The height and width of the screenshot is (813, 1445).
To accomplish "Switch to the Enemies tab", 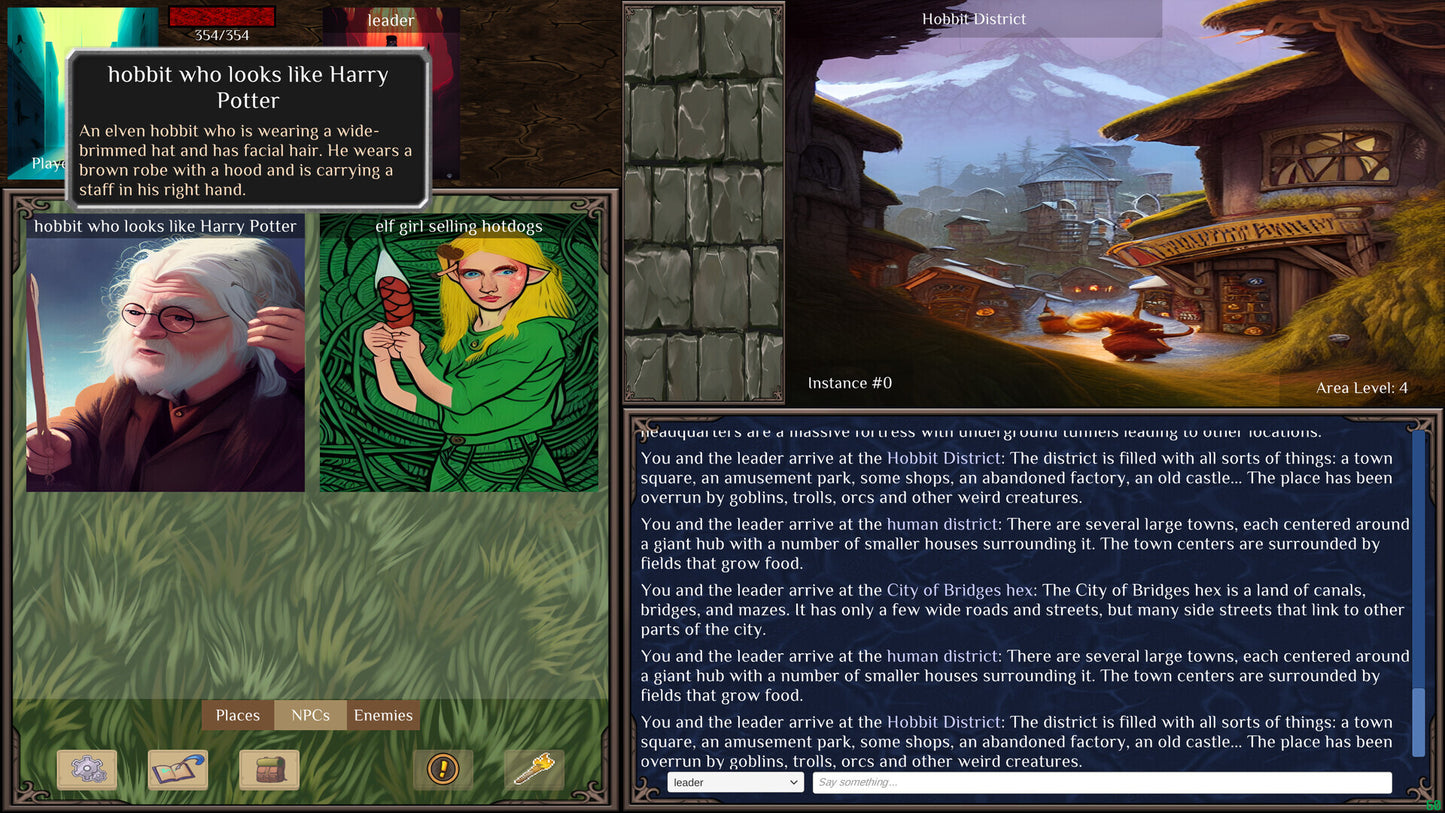I will tap(385, 715).
